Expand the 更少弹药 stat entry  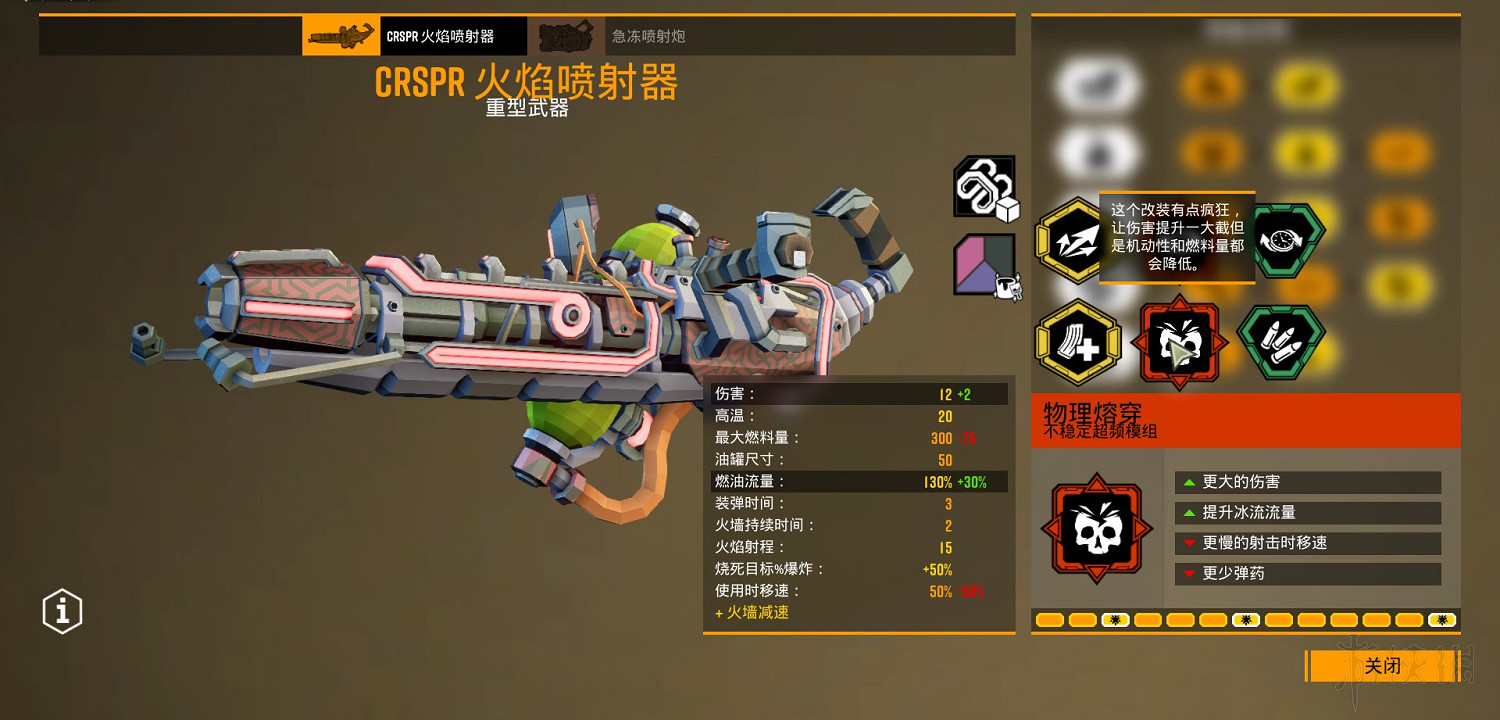click(x=1306, y=573)
